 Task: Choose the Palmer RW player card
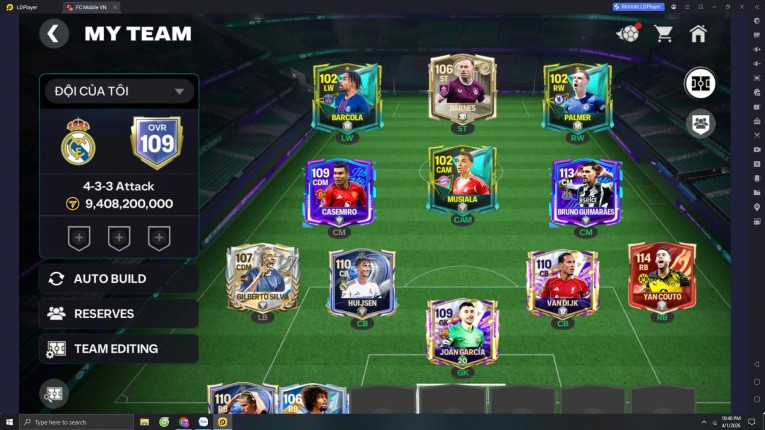tap(577, 98)
